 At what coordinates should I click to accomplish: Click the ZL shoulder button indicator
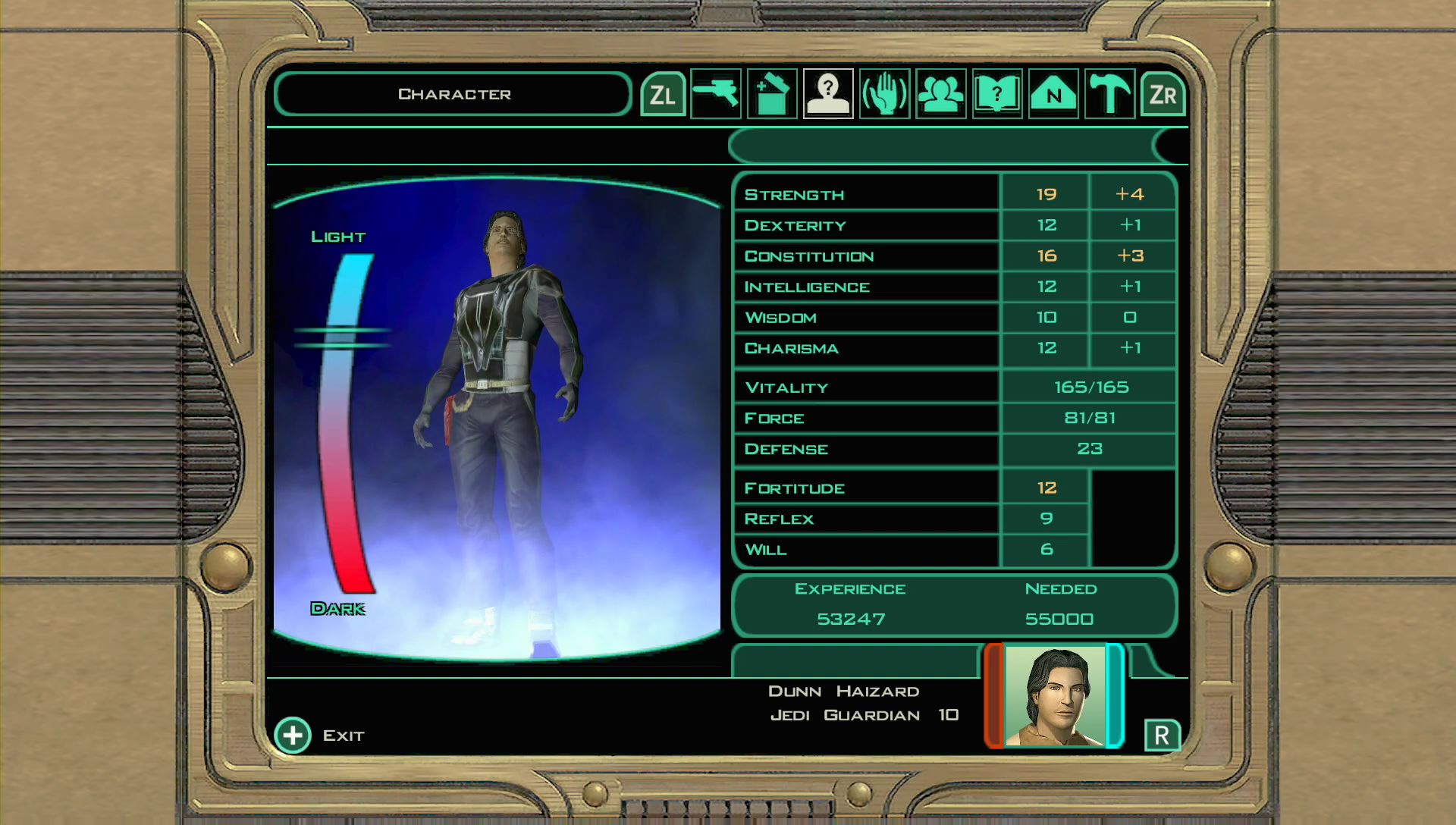664,94
